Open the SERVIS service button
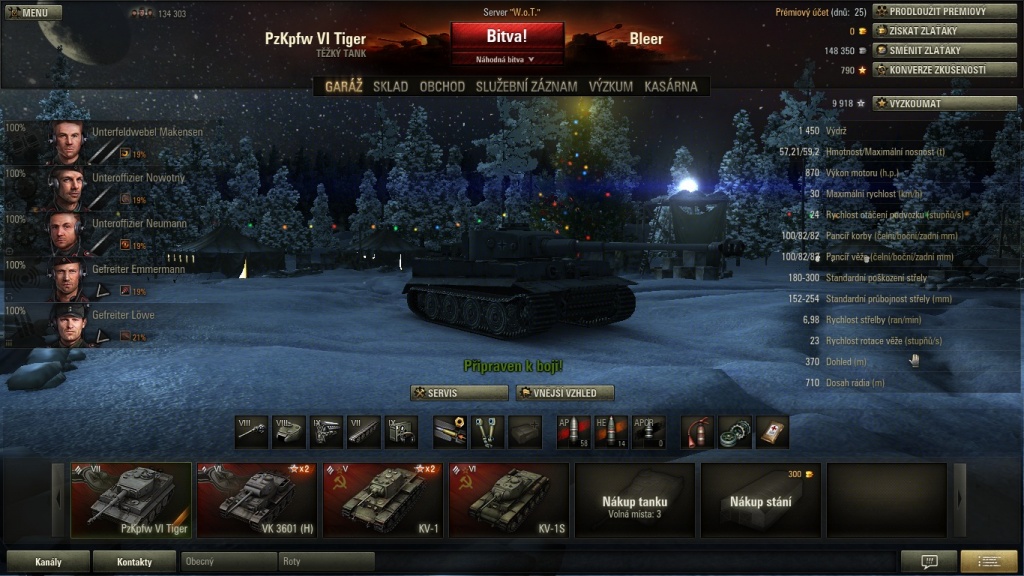The height and width of the screenshot is (576, 1024). [x=459, y=393]
